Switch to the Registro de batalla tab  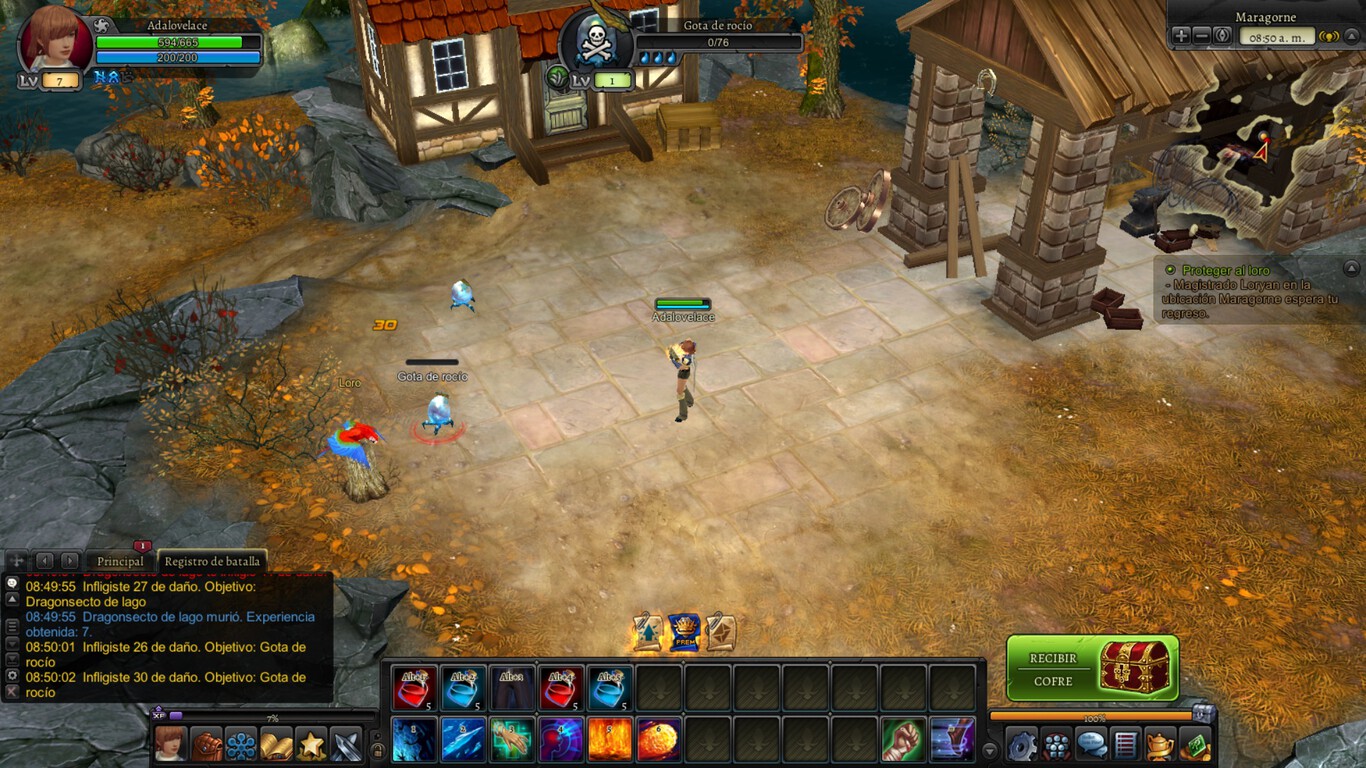pyautogui.click(x=211, y=561)
